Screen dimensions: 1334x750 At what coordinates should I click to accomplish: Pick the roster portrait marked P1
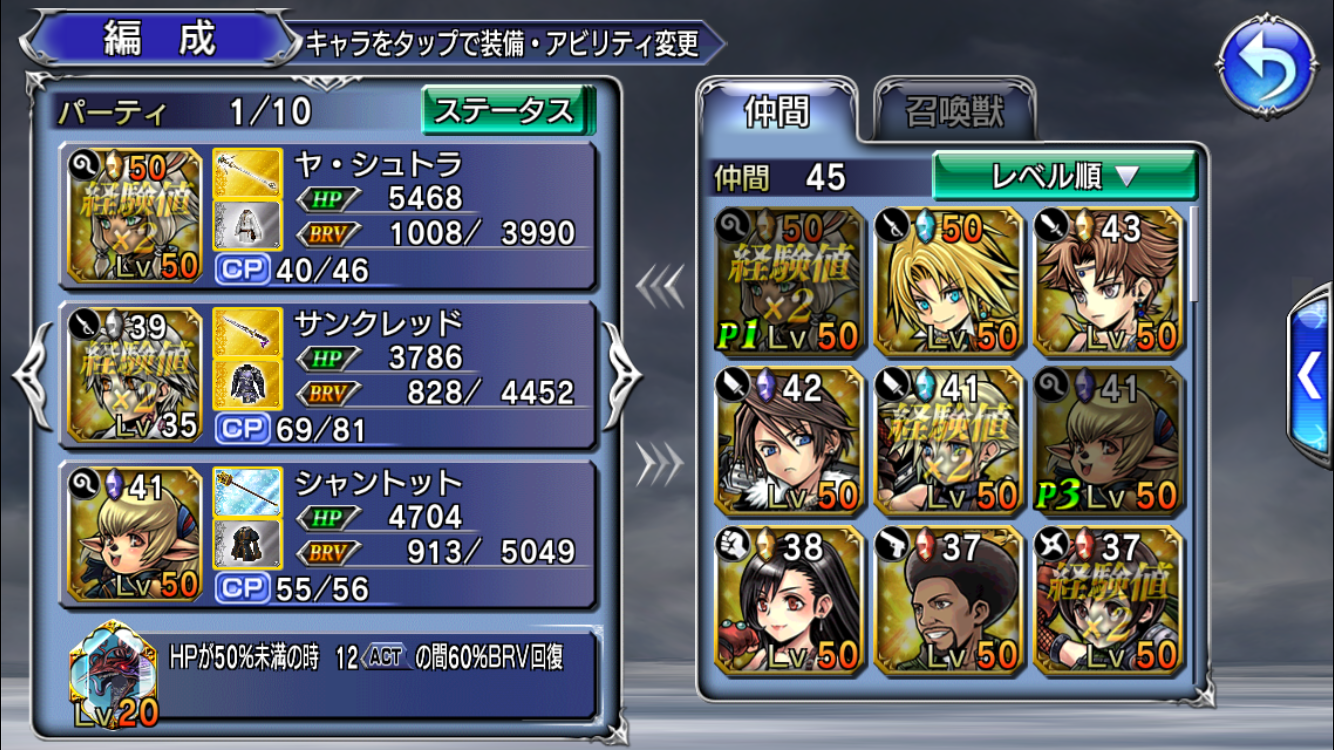click(786, 282)
